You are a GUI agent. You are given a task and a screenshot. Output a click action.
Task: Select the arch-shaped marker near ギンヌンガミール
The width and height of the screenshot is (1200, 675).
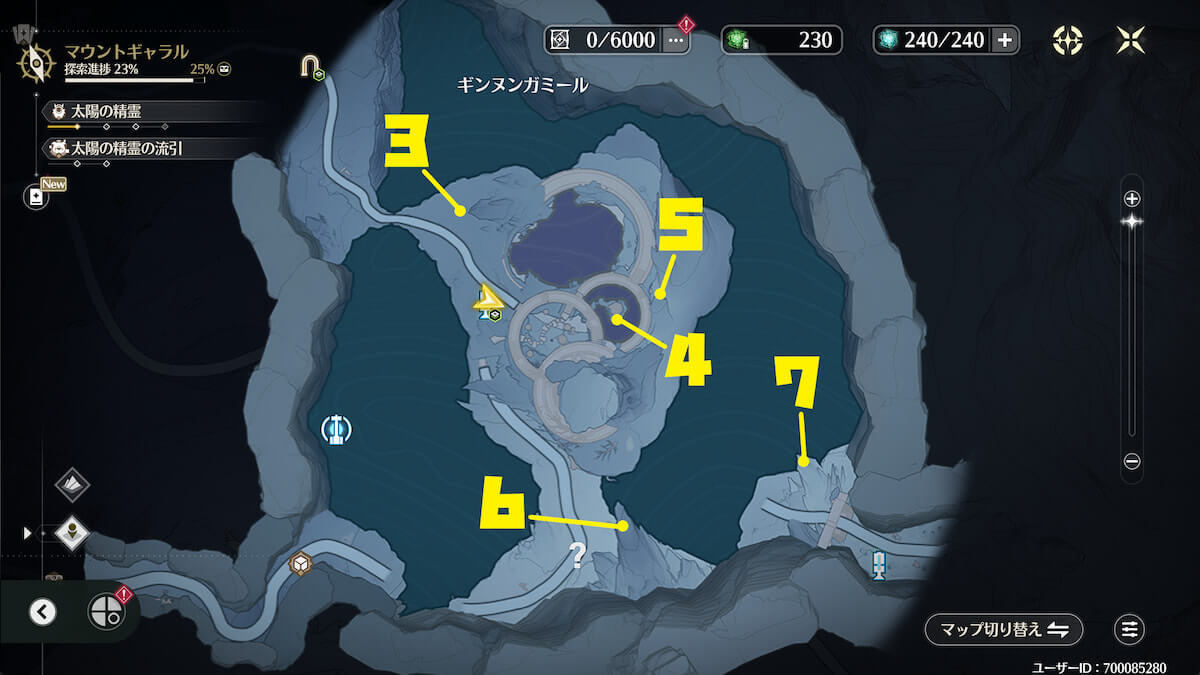point(312,68)
